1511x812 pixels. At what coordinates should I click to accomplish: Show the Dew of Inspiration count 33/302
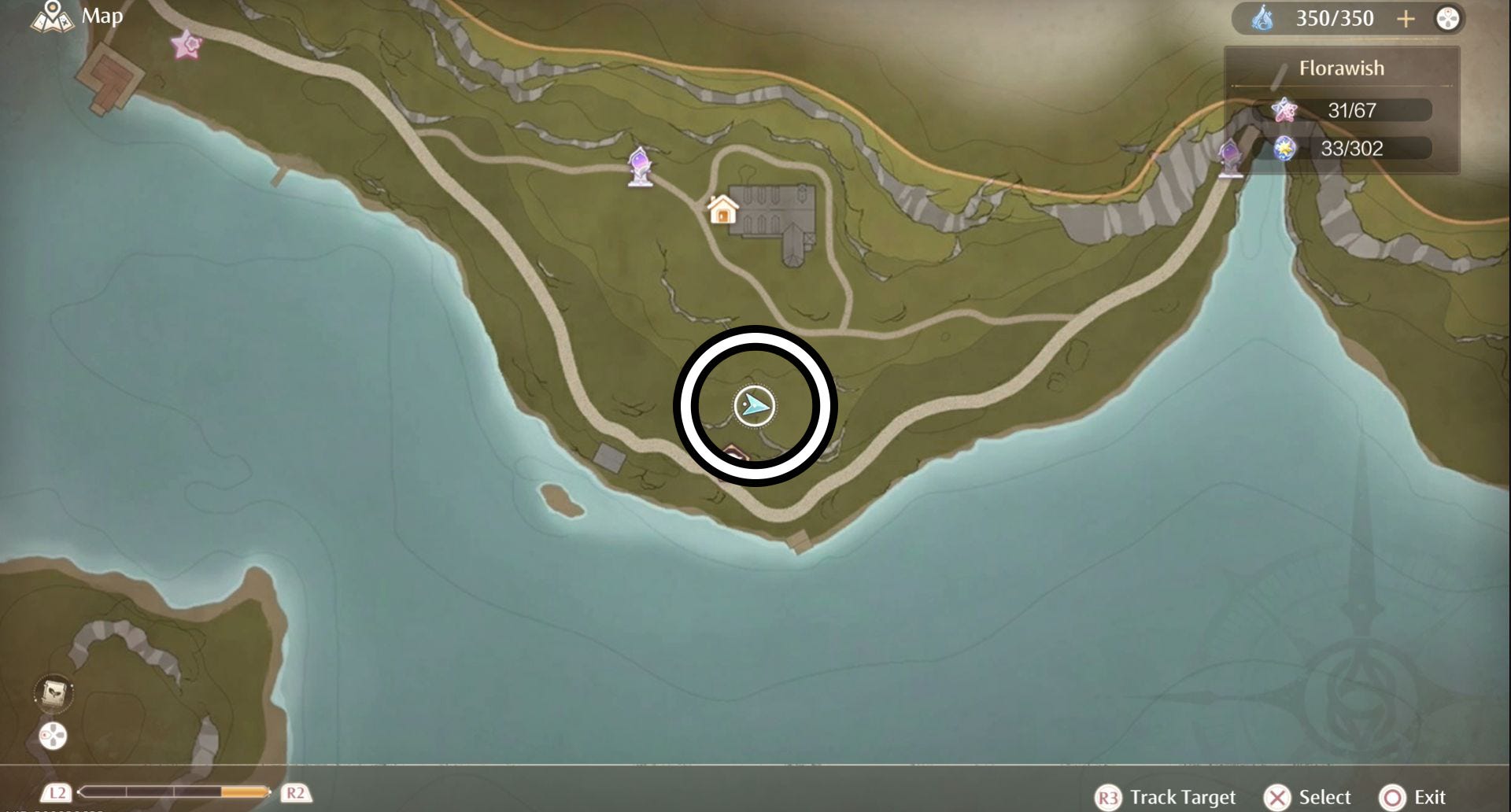pos(1351,148)
